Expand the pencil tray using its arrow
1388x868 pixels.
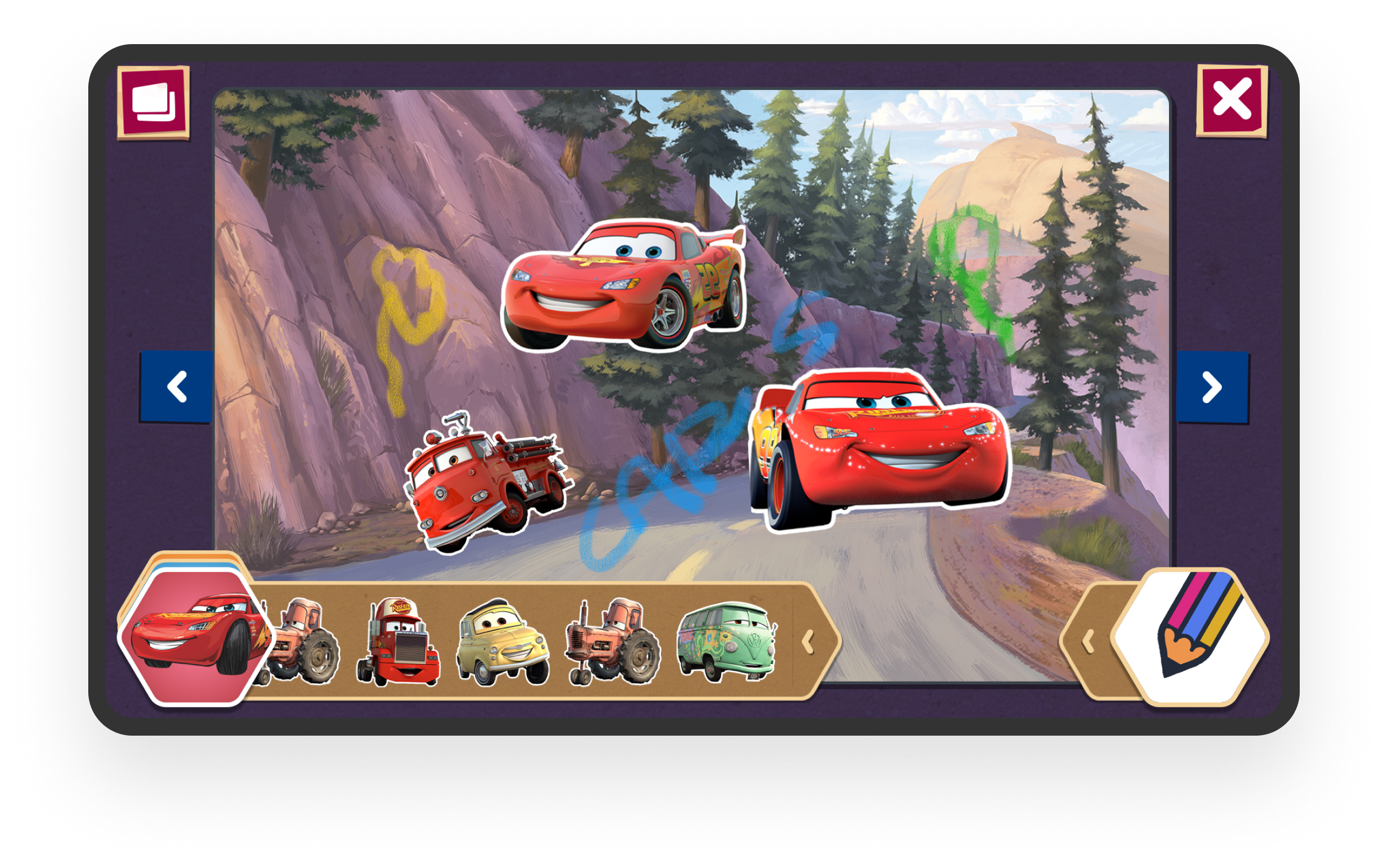[1087, 641]
